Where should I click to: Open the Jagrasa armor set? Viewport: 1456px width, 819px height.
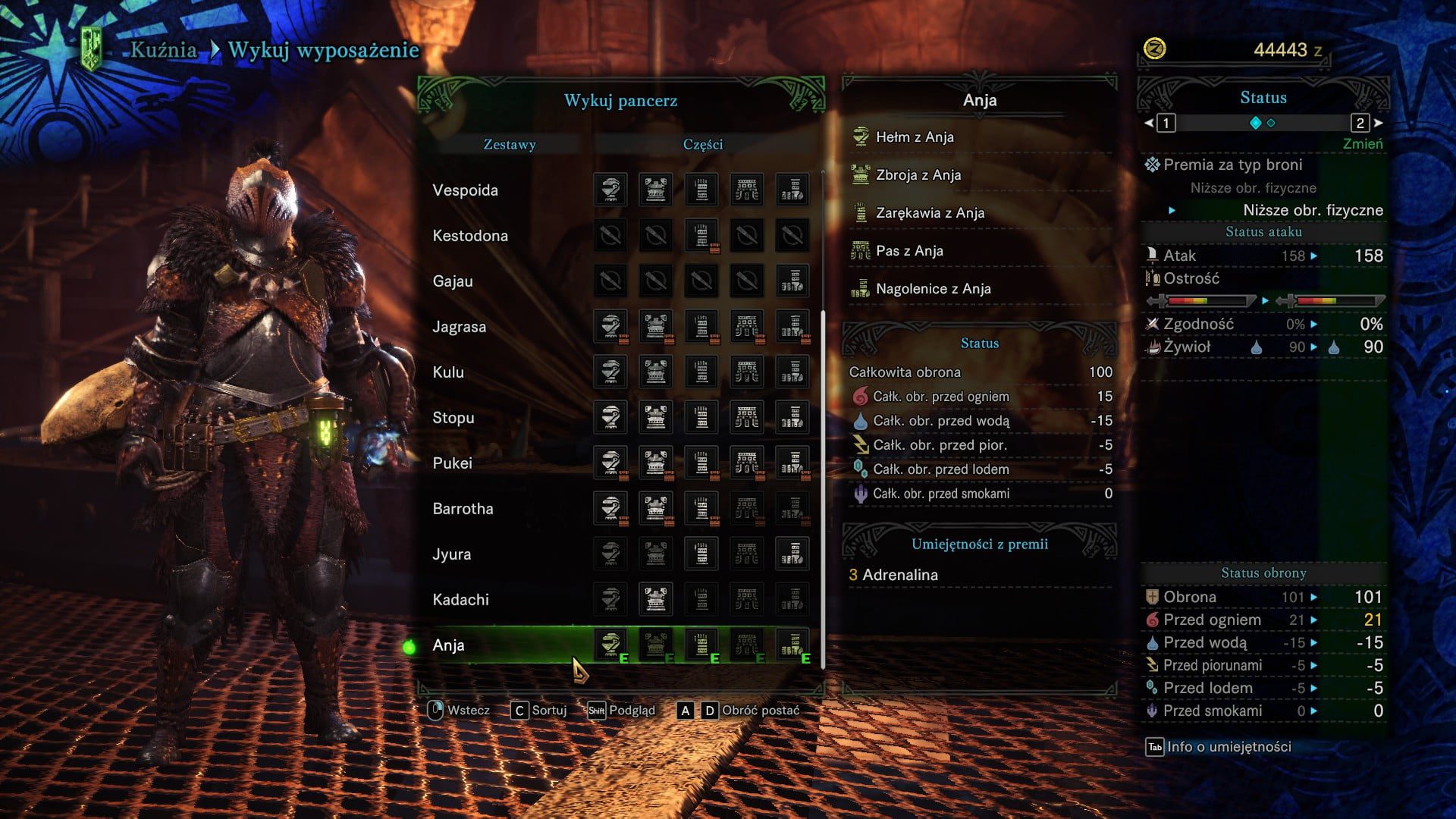pos(459,327)
